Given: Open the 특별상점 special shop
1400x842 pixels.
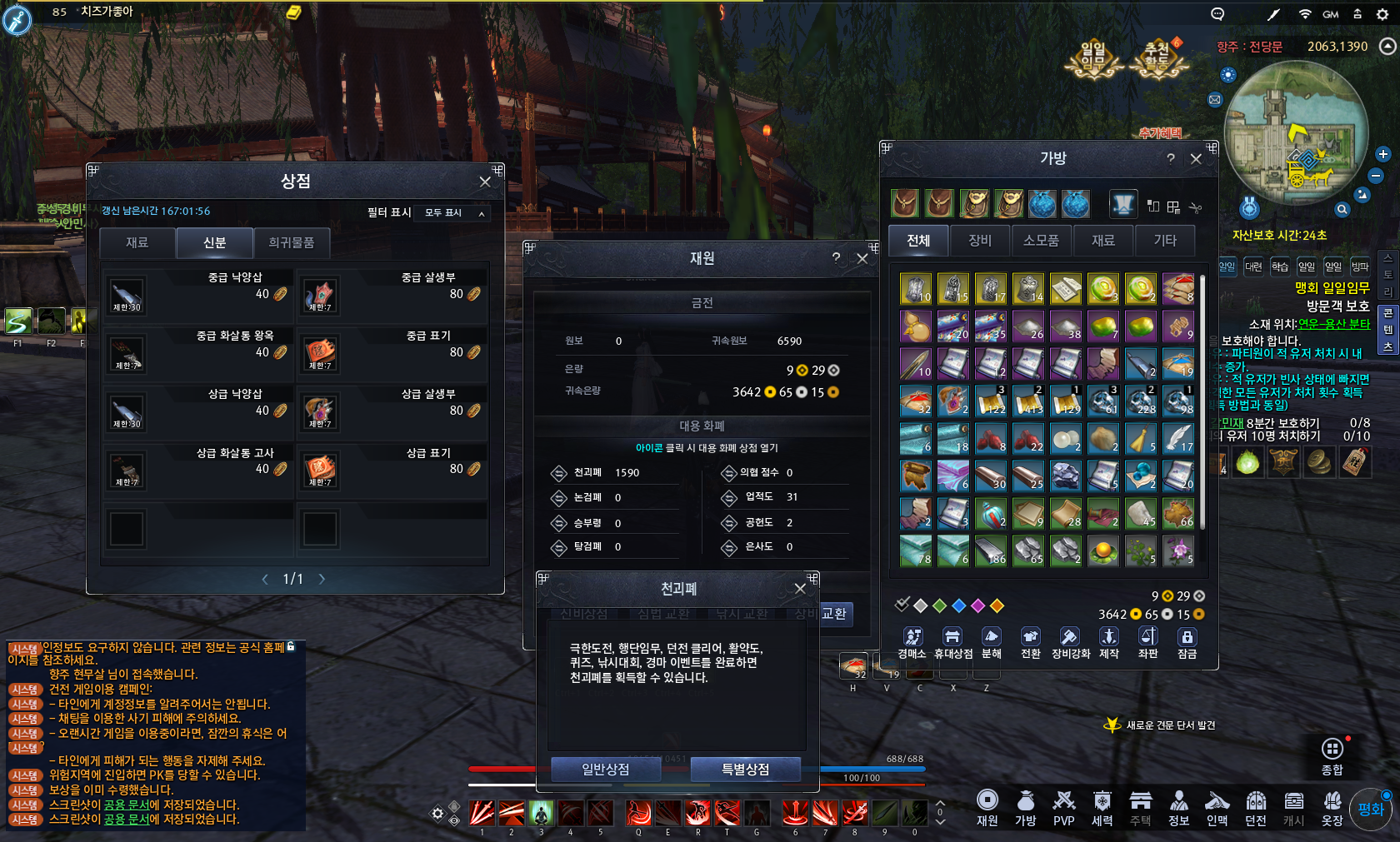Looking at the screenshot, I should [745, 770].
